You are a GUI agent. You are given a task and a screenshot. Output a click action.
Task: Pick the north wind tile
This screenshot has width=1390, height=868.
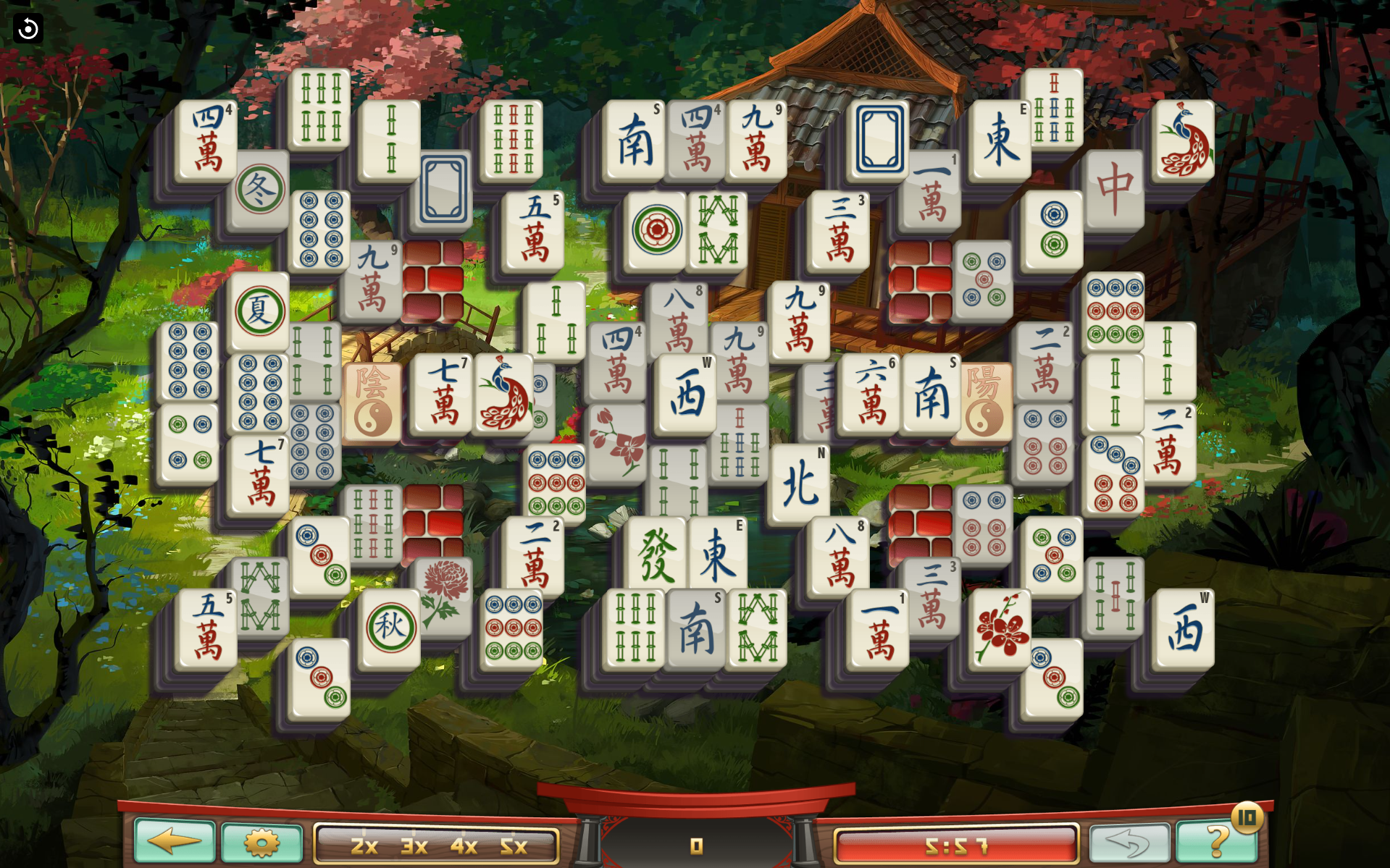(x=800, y=483)
